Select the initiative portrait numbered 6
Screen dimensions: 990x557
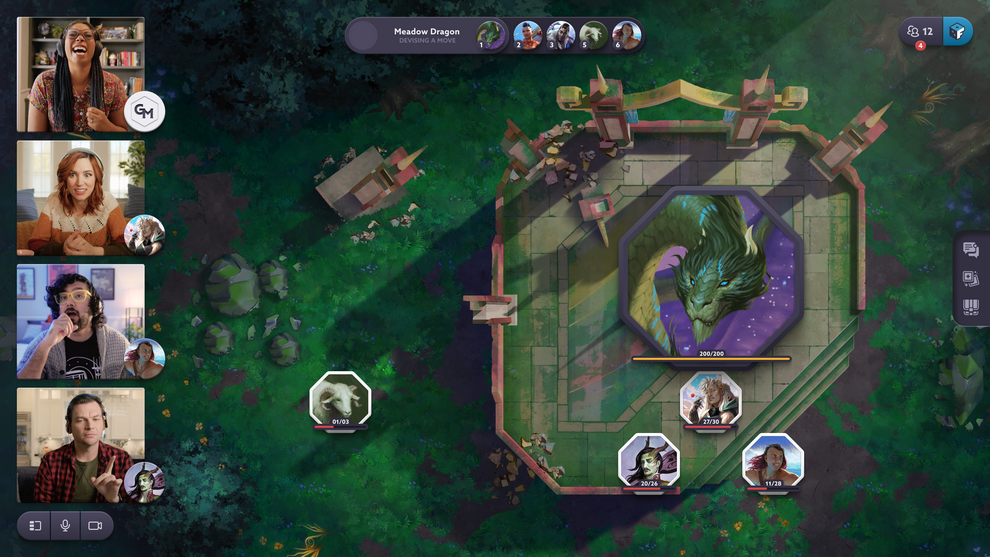tap(626, 35)
